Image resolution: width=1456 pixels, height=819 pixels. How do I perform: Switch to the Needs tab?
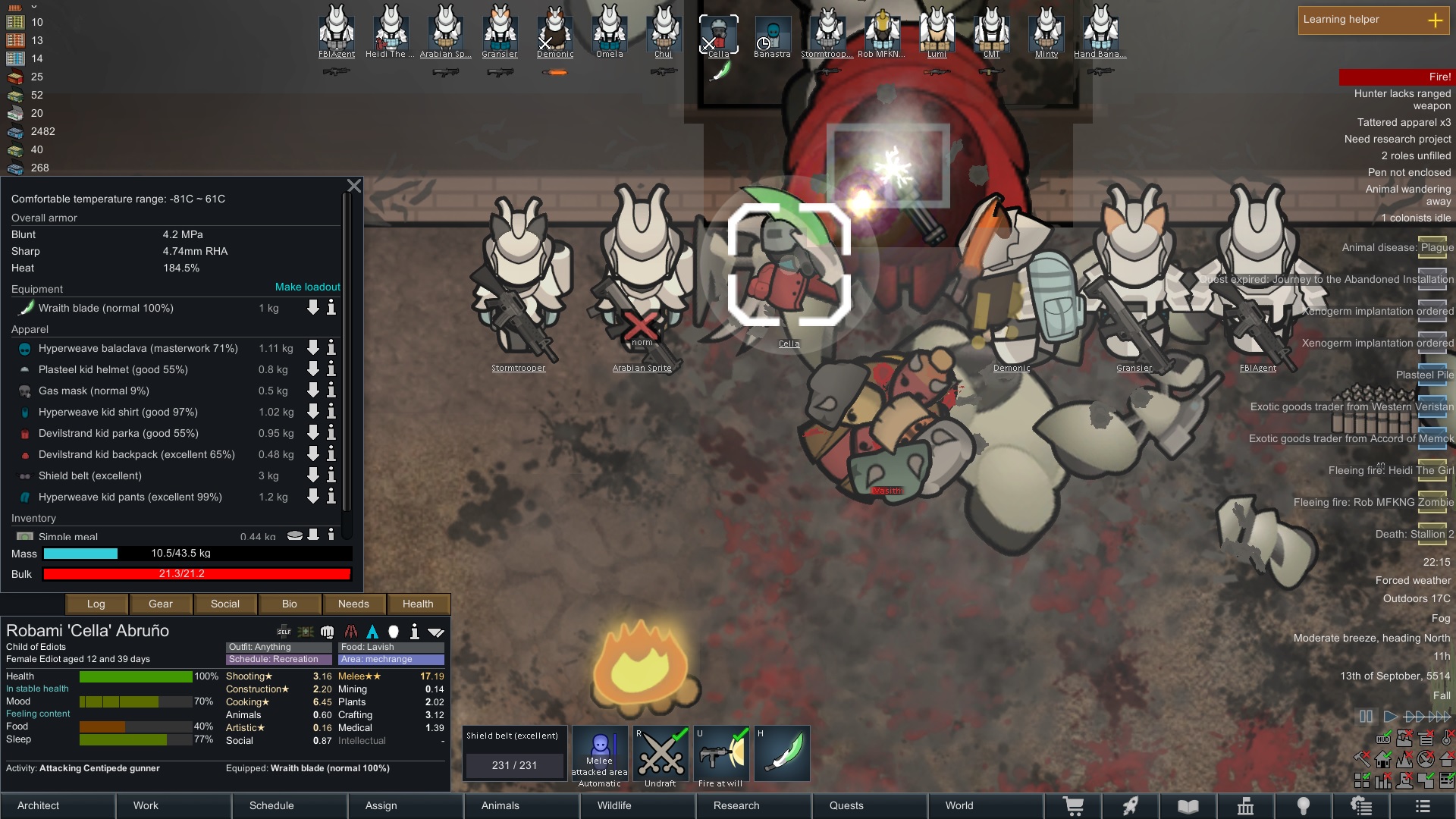(353, 604)
